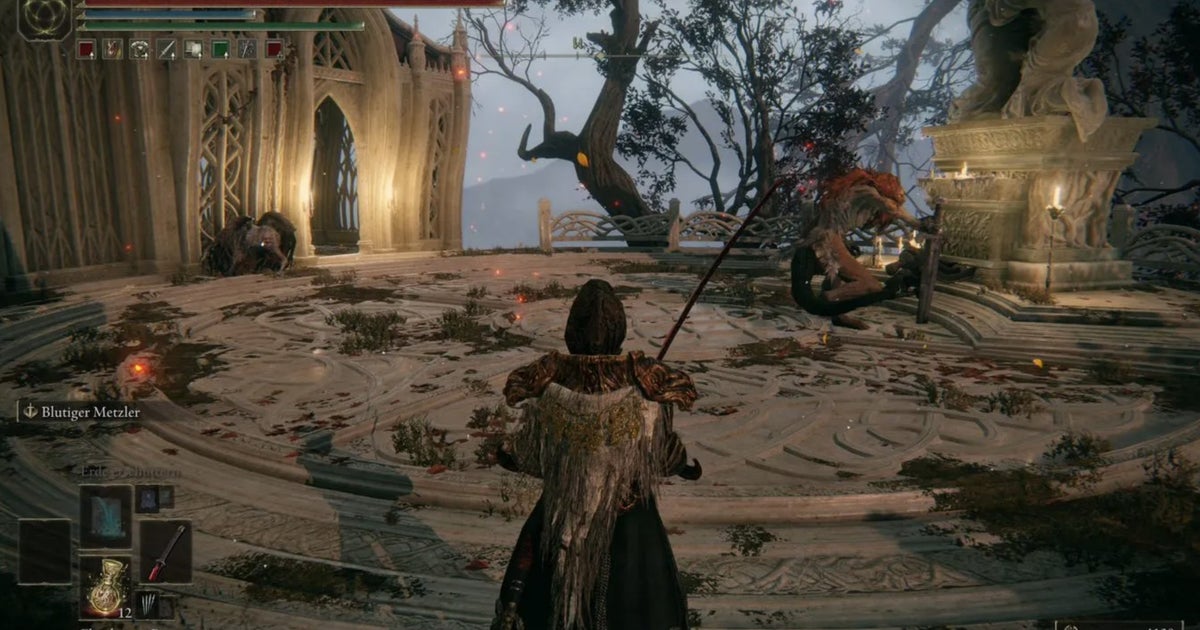Select the blue spell memory slot
This screenshot has width=1200, height=630.
(x=105, y=516)
